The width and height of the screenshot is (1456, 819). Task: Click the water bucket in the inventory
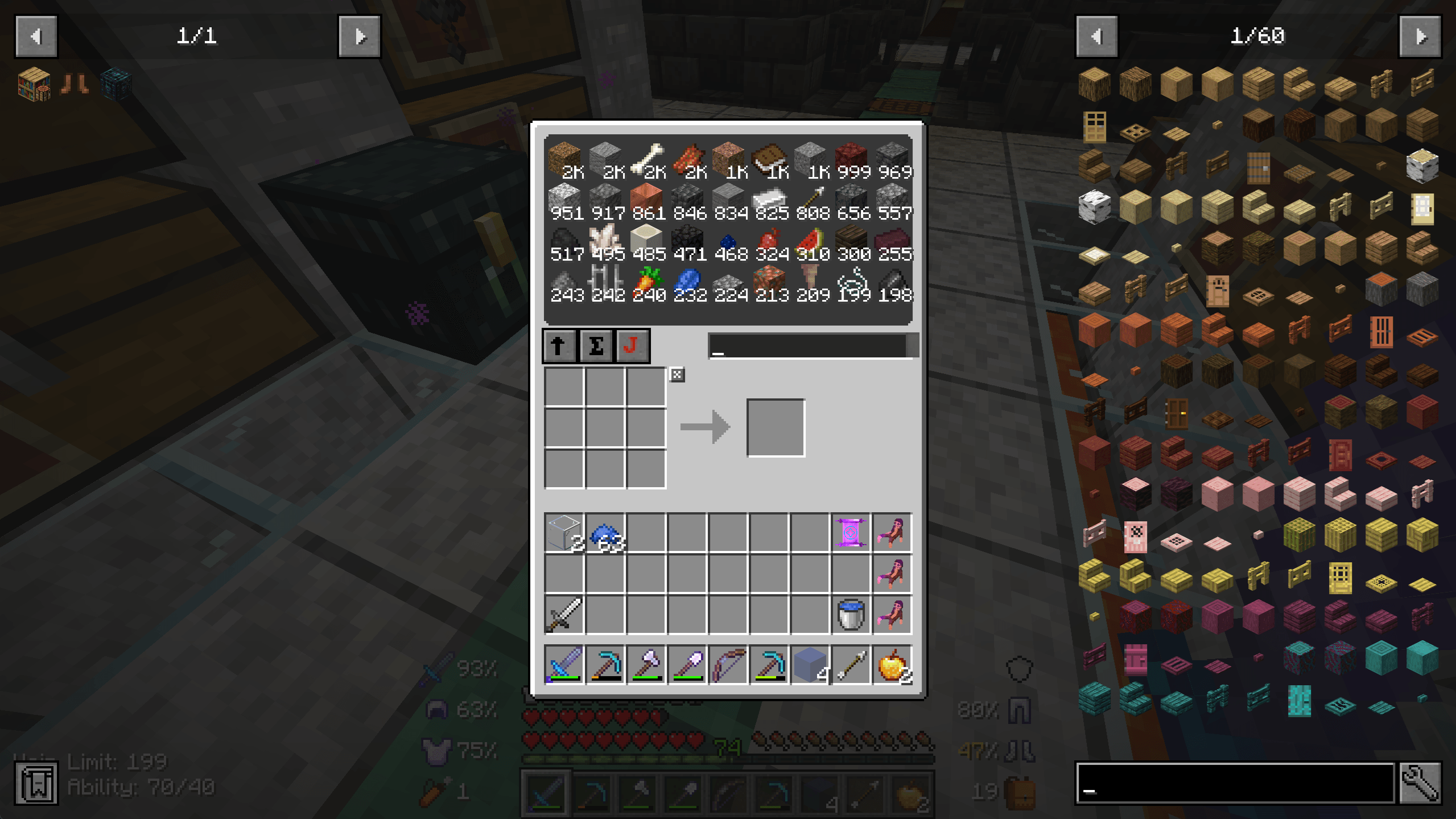(x=852, y=614)
